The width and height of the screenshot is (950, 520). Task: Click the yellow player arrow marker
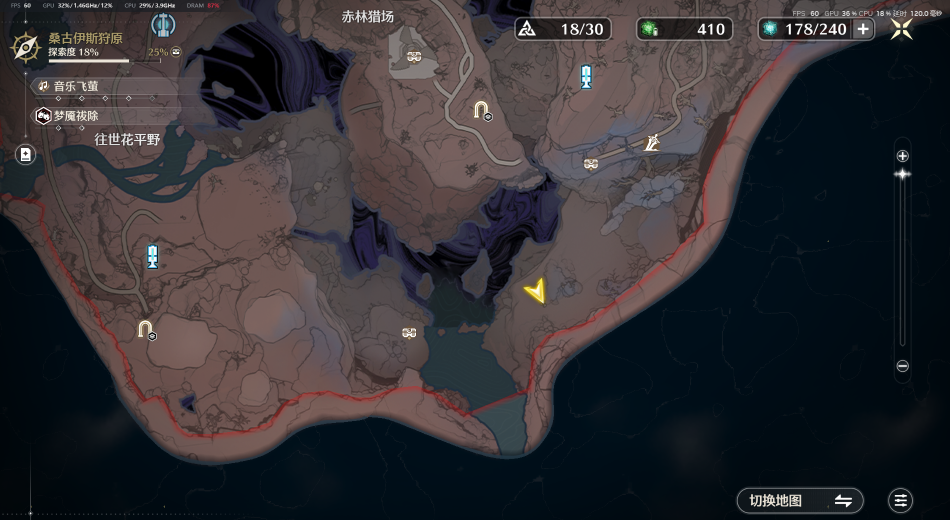click(537, 291)
